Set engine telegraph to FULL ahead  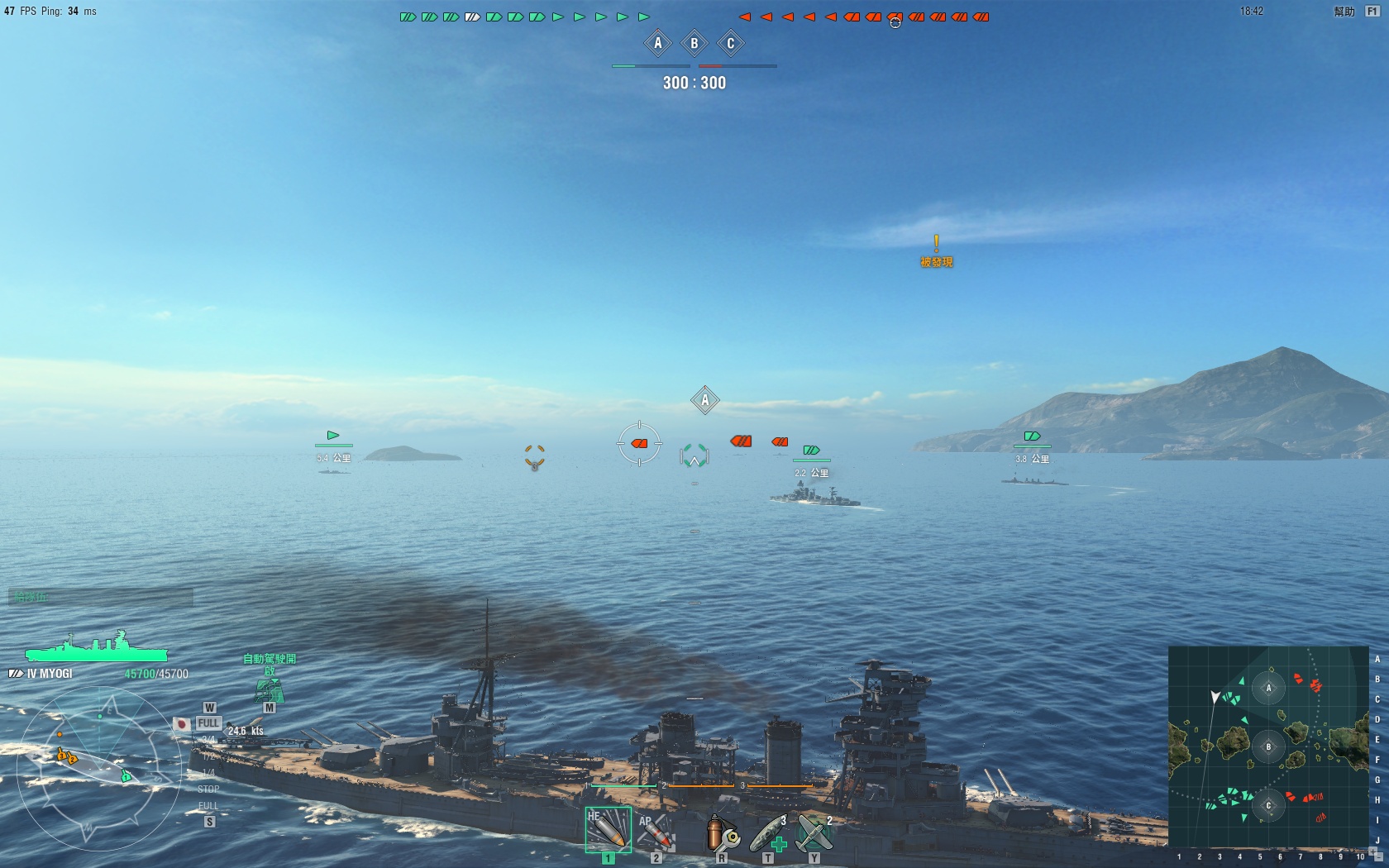[x=208, y=723]
